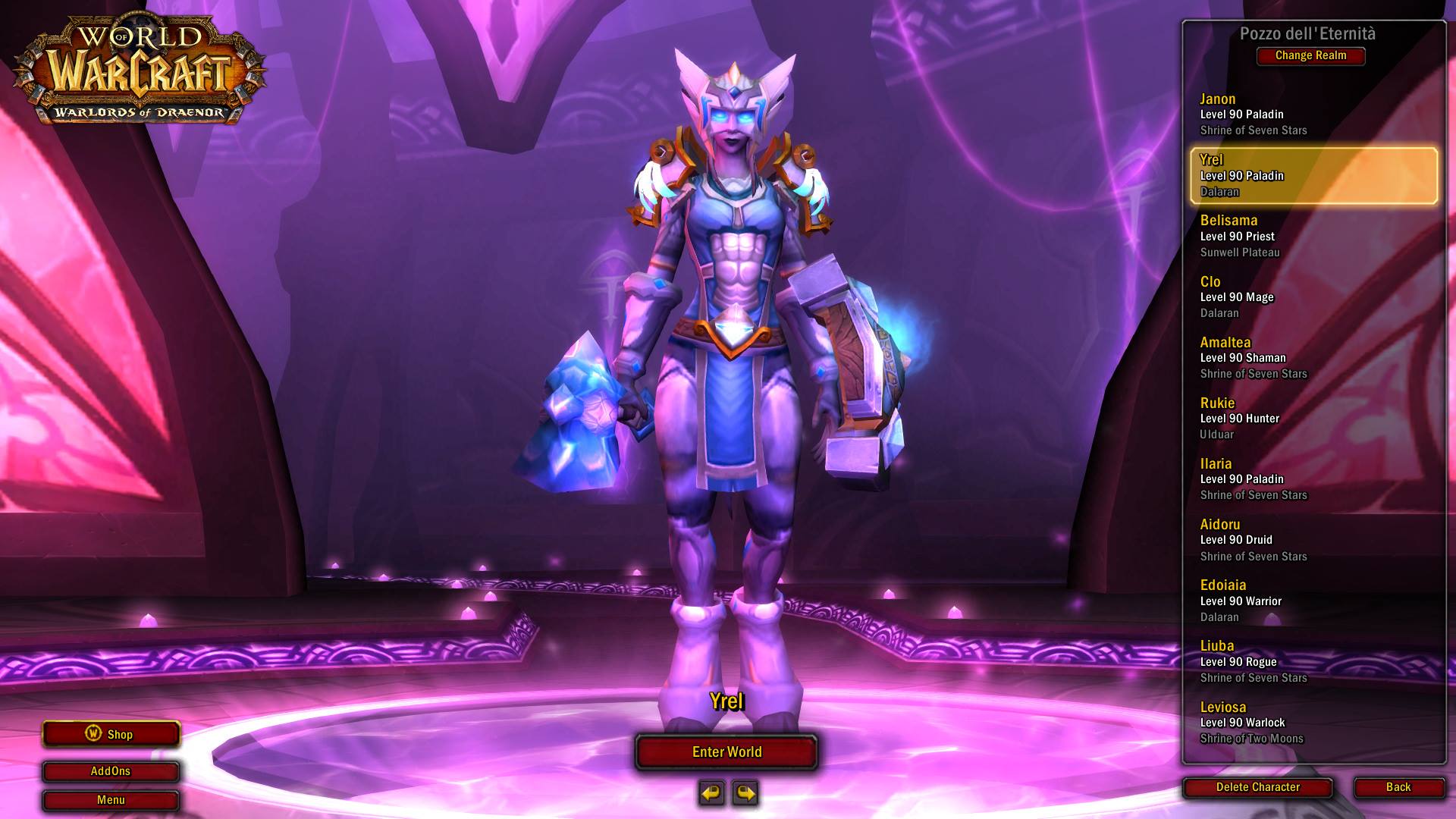Select Amaltea the Shaman
Viewport: 1456px width, 819px height.
coord(1312,357)
